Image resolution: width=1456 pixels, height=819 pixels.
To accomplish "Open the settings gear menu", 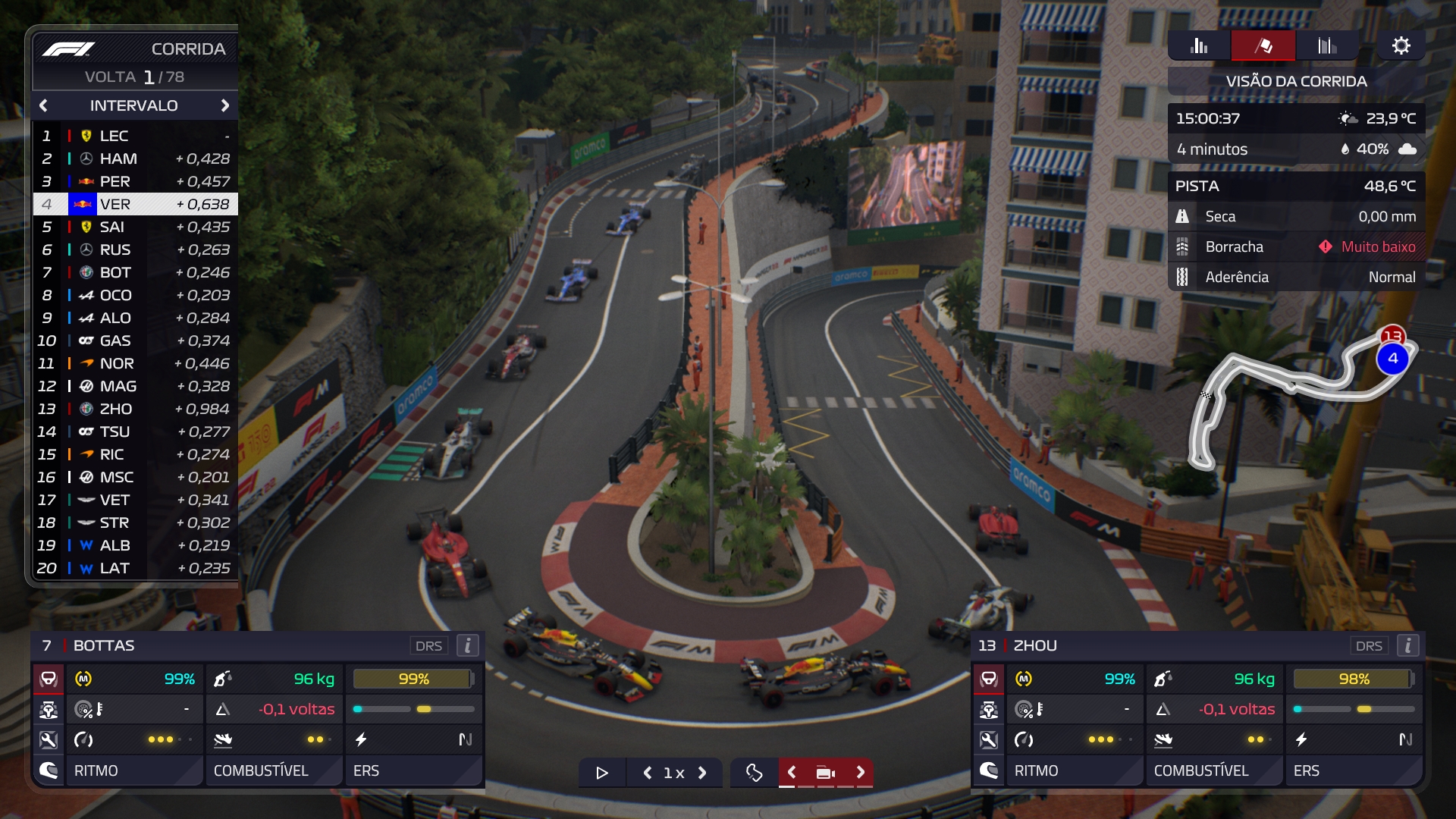I will click(1401, 45).
